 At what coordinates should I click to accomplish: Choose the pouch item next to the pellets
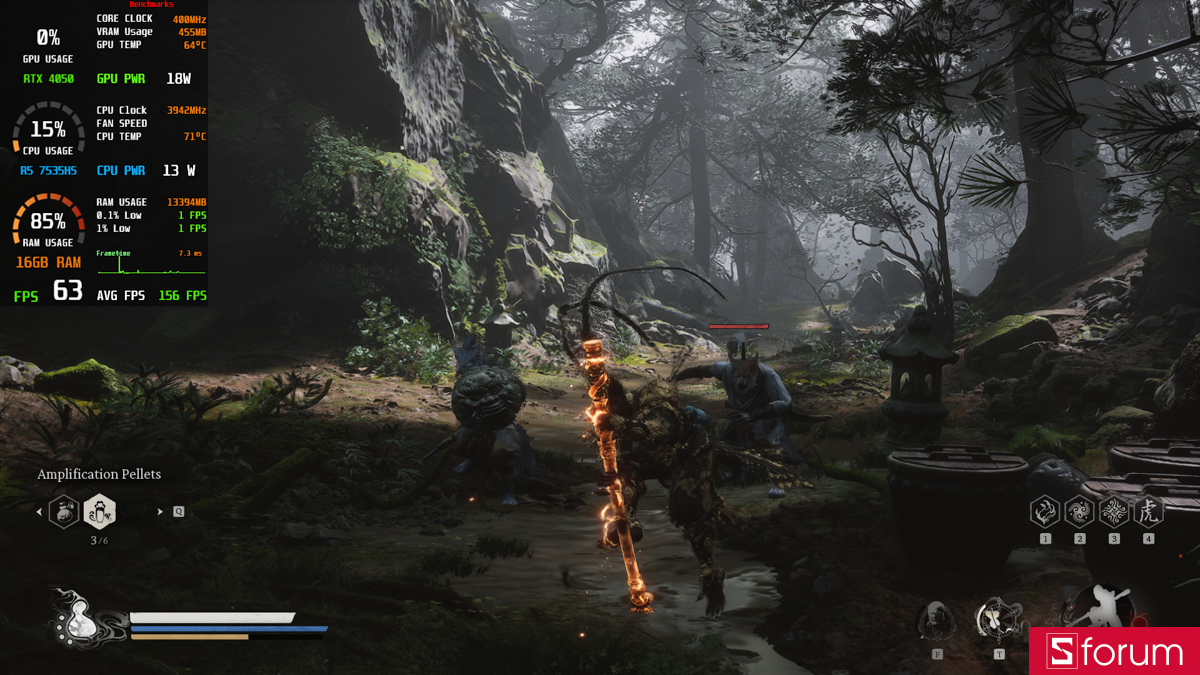pos(64,512)
